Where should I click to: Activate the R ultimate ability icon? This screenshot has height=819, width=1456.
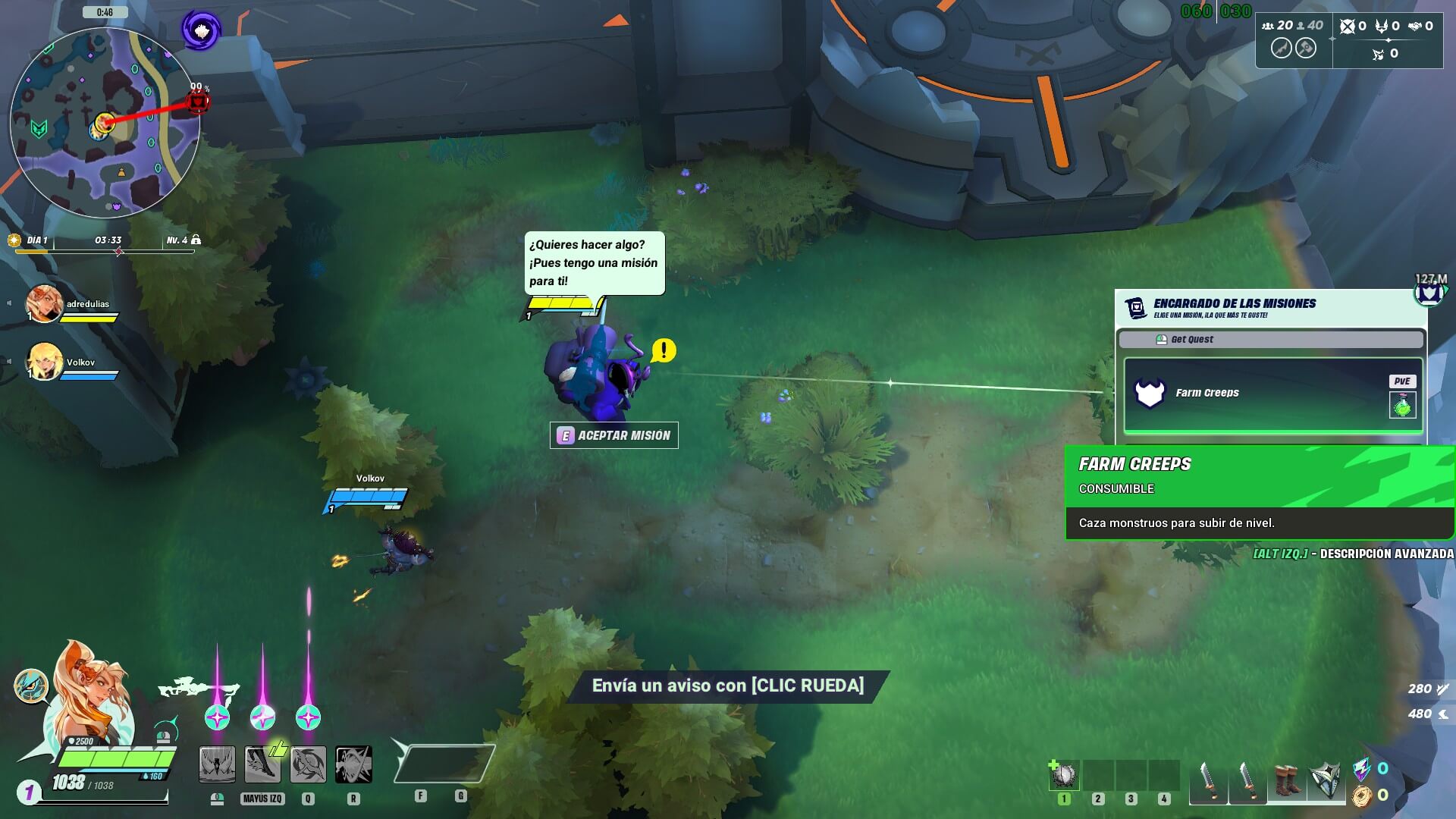(x=353, y=764)
